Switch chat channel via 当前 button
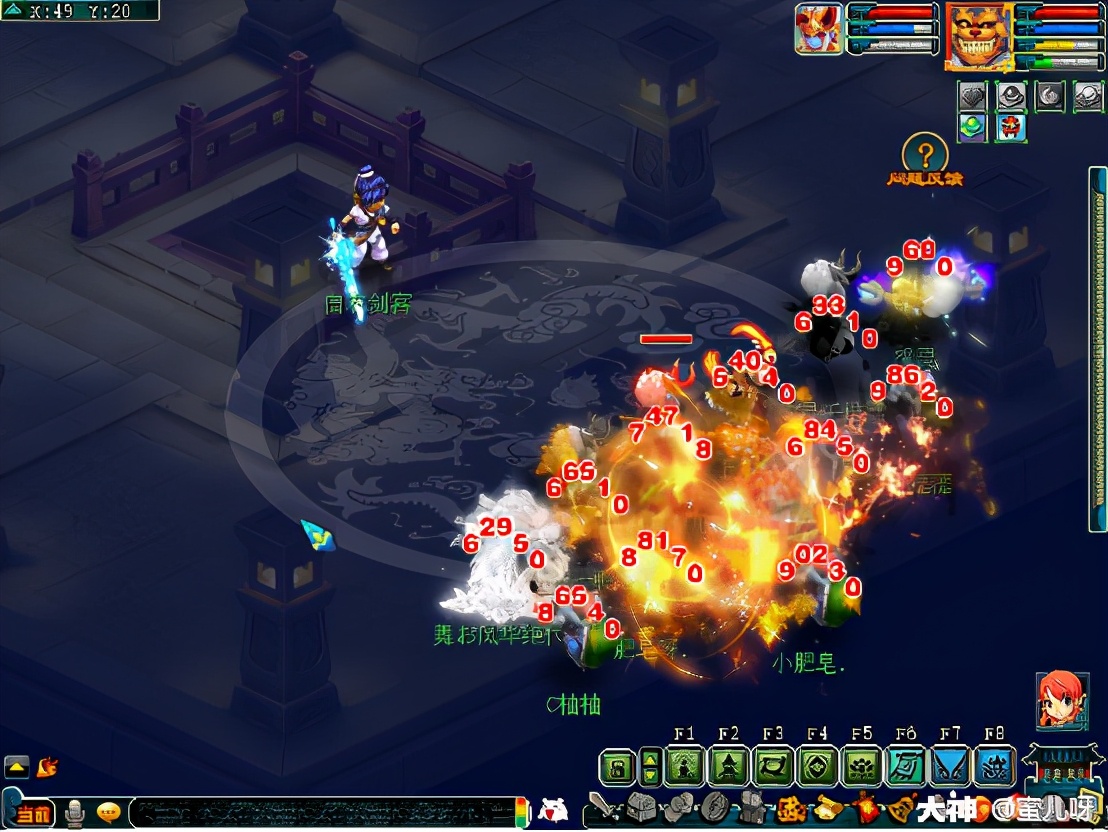This screenshot has height=832, width=1108. (32, 813)
